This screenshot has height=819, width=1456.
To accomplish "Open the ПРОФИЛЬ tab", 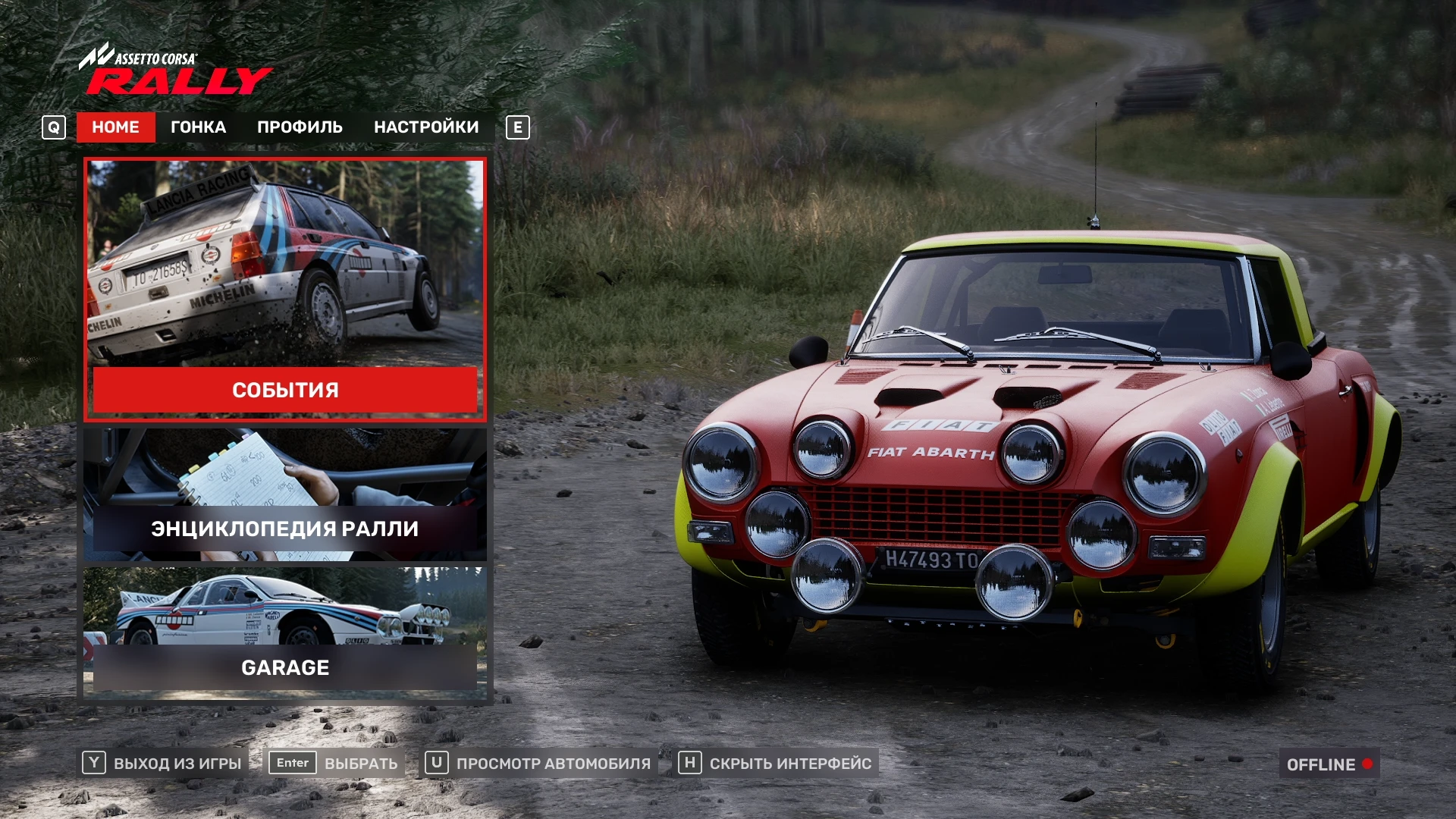I will pos(300,127).
